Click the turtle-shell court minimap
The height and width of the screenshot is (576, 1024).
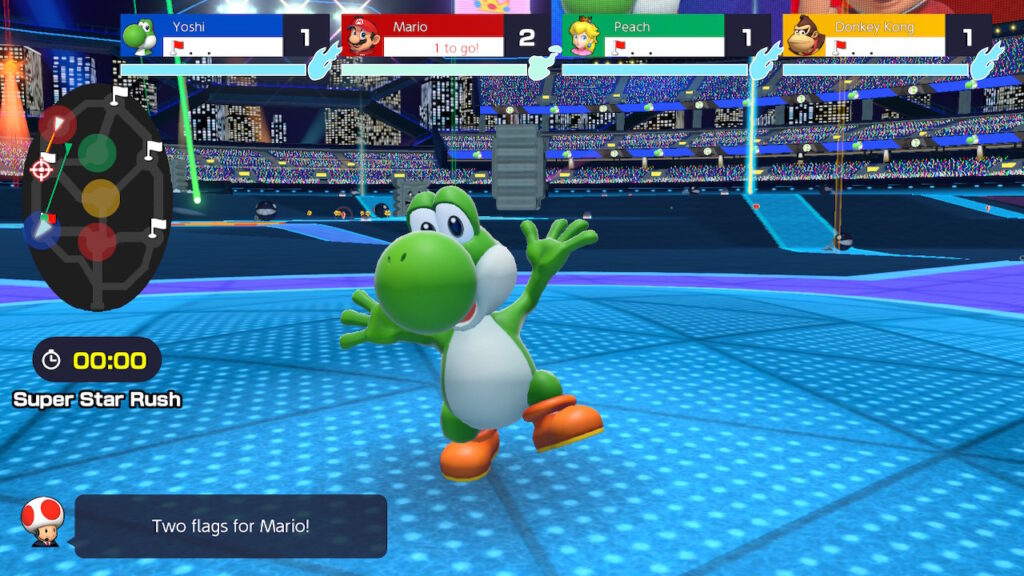(95, 195)
